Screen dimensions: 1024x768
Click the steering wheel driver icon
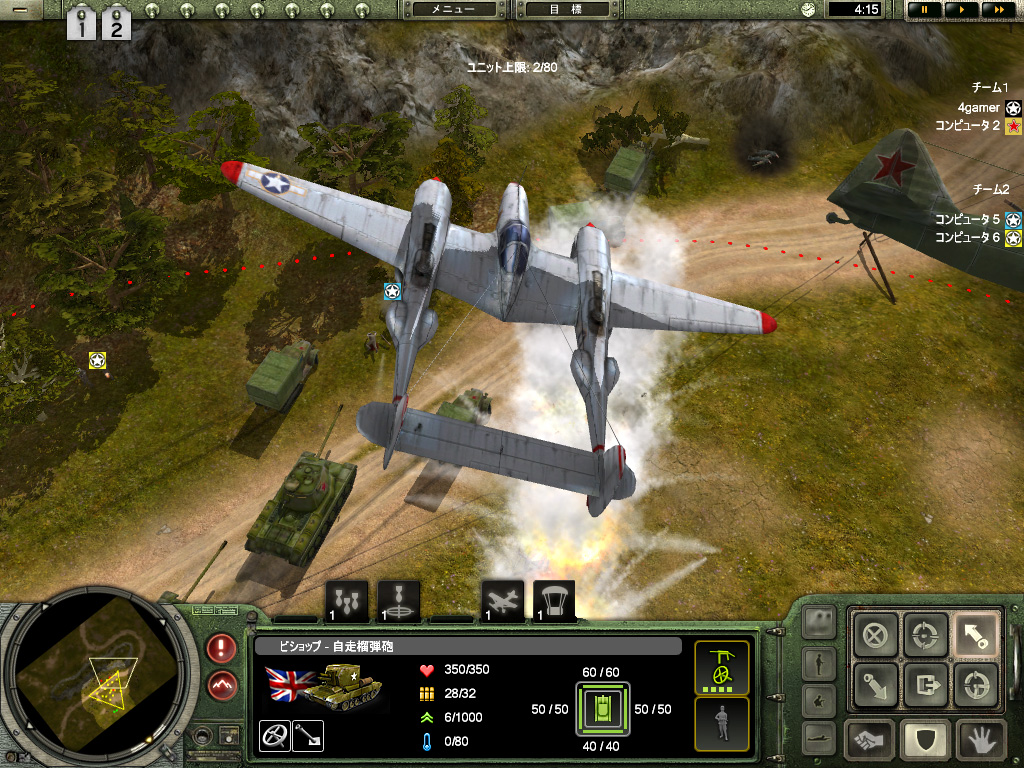tap(274, 735)
